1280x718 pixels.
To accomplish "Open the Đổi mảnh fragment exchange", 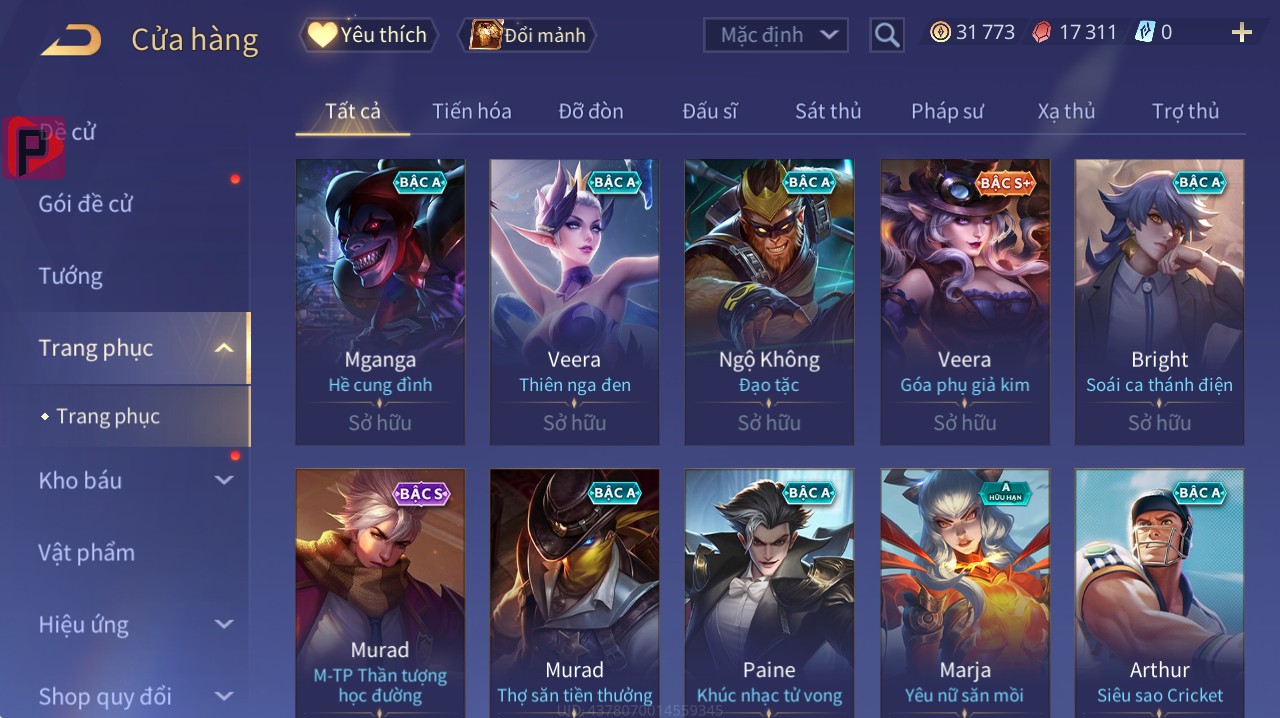I will pyautogui.click(x=526, y=35).
